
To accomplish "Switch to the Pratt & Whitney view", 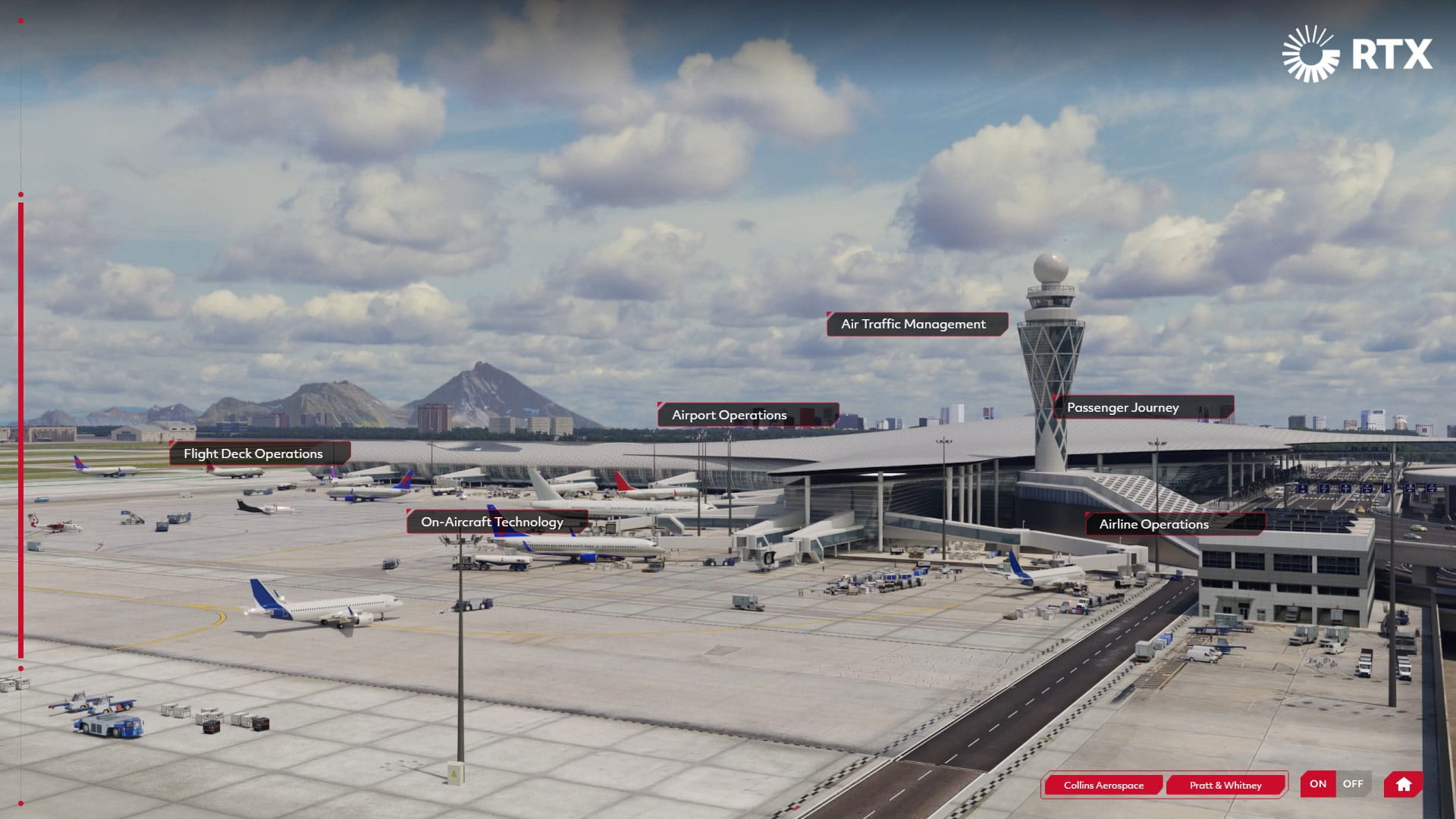I will point(1228,786).
